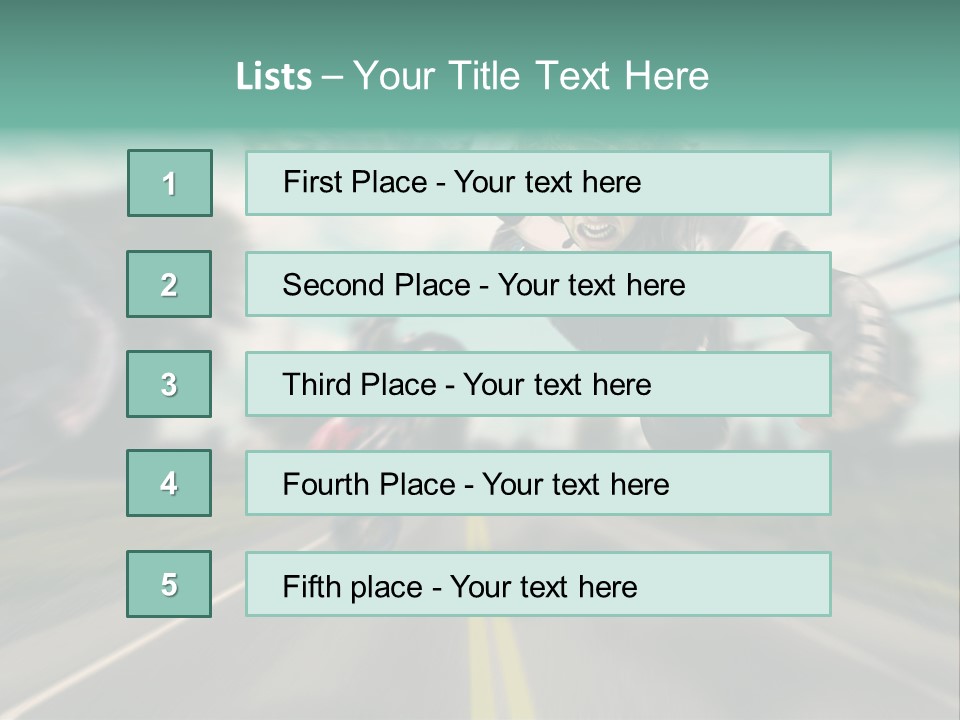Select the number 5 box

coord(169,584)
